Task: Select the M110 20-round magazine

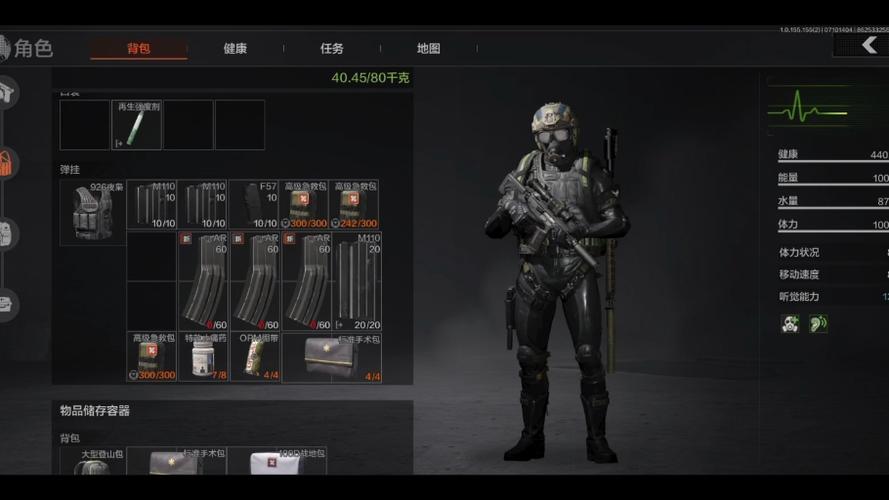Action: coord(356,282)
